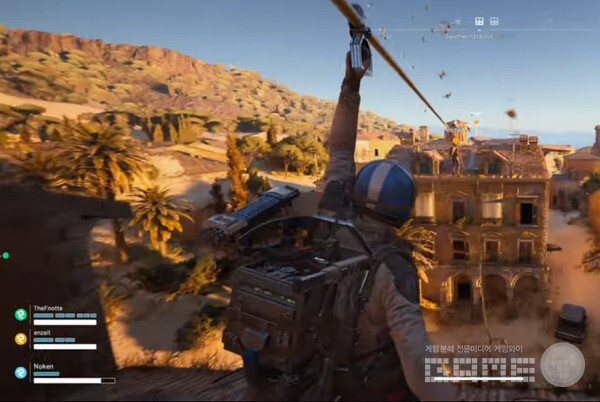The image size is (600, 402).
Task: Open the round watermark logo overlay
Action: (x=562, y=364)
